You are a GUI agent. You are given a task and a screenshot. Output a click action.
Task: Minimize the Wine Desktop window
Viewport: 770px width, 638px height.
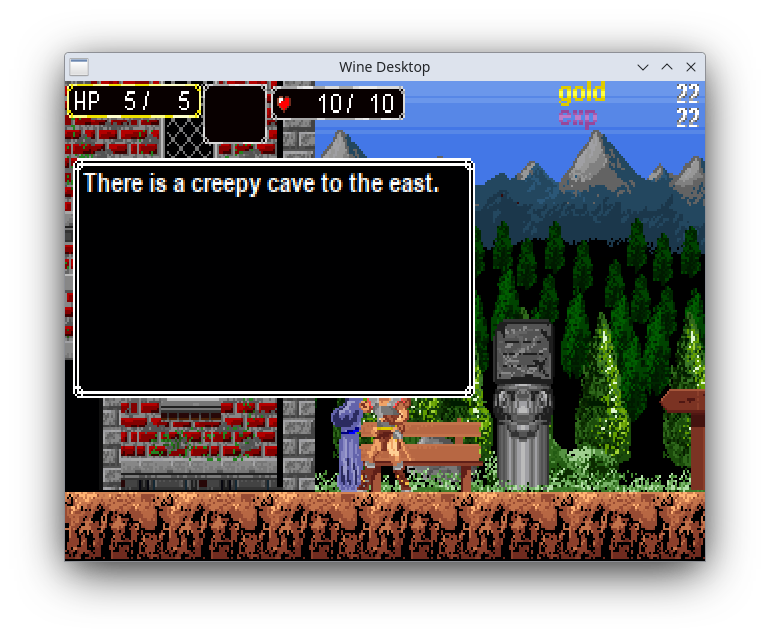[x=643, y=67]
